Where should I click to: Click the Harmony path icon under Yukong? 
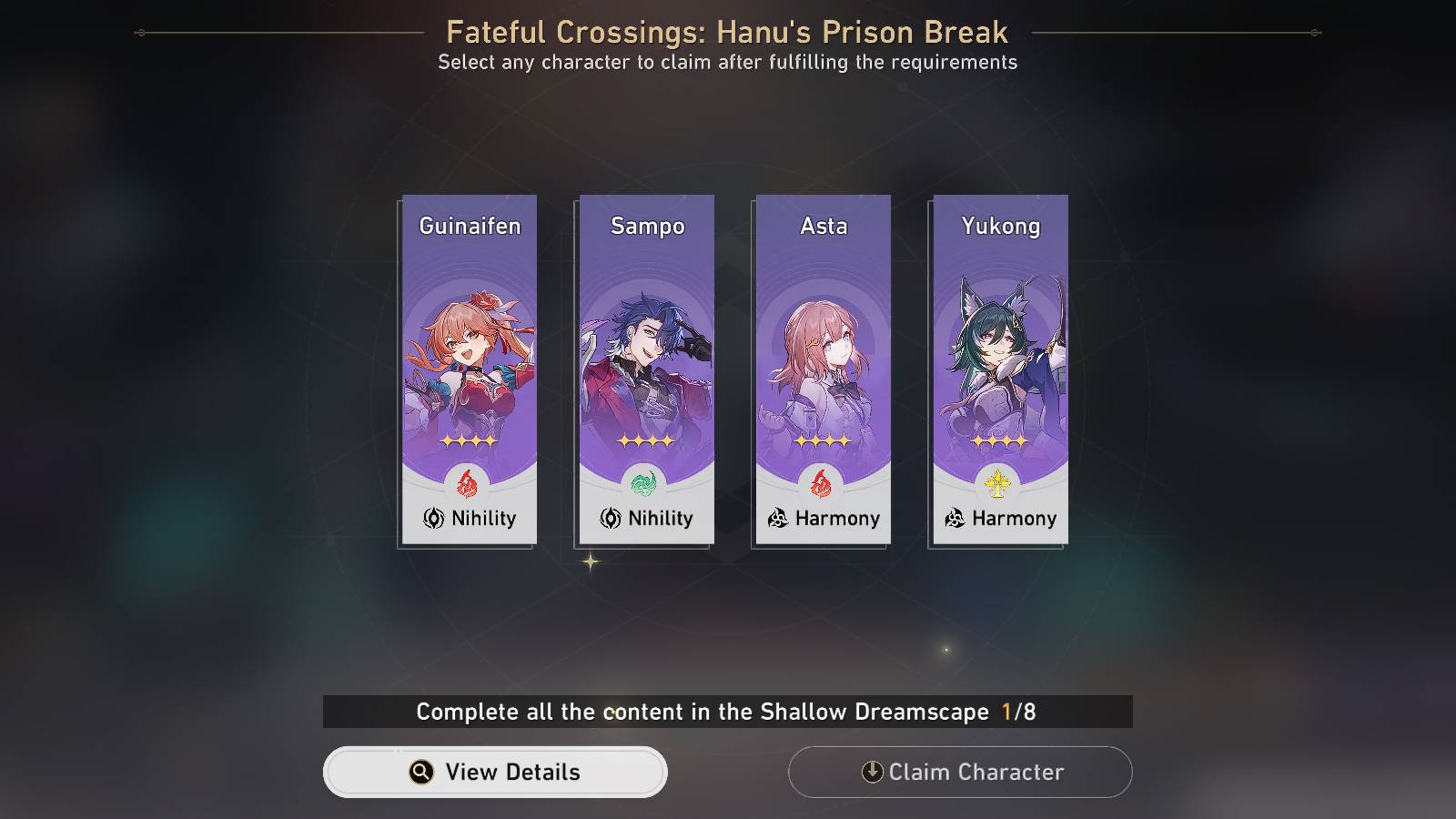click(956, 519)
